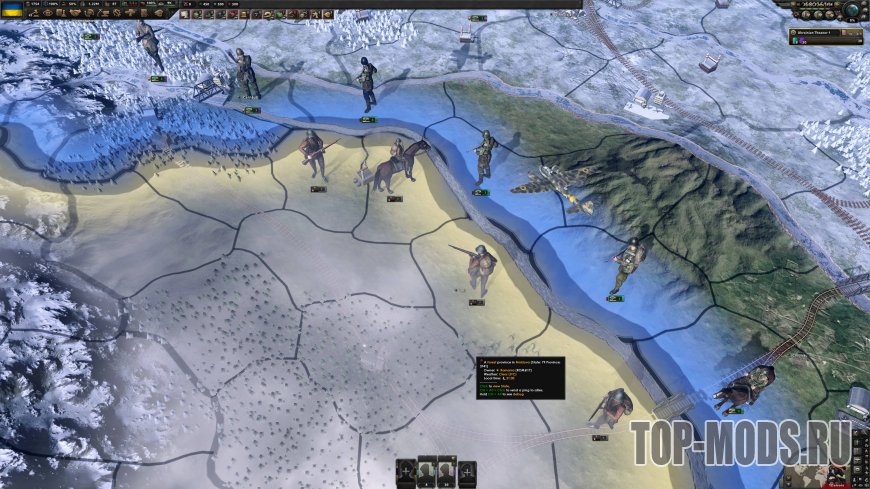Select the right army commander portrait
The image size is (870, 489).
coord(447,472)
